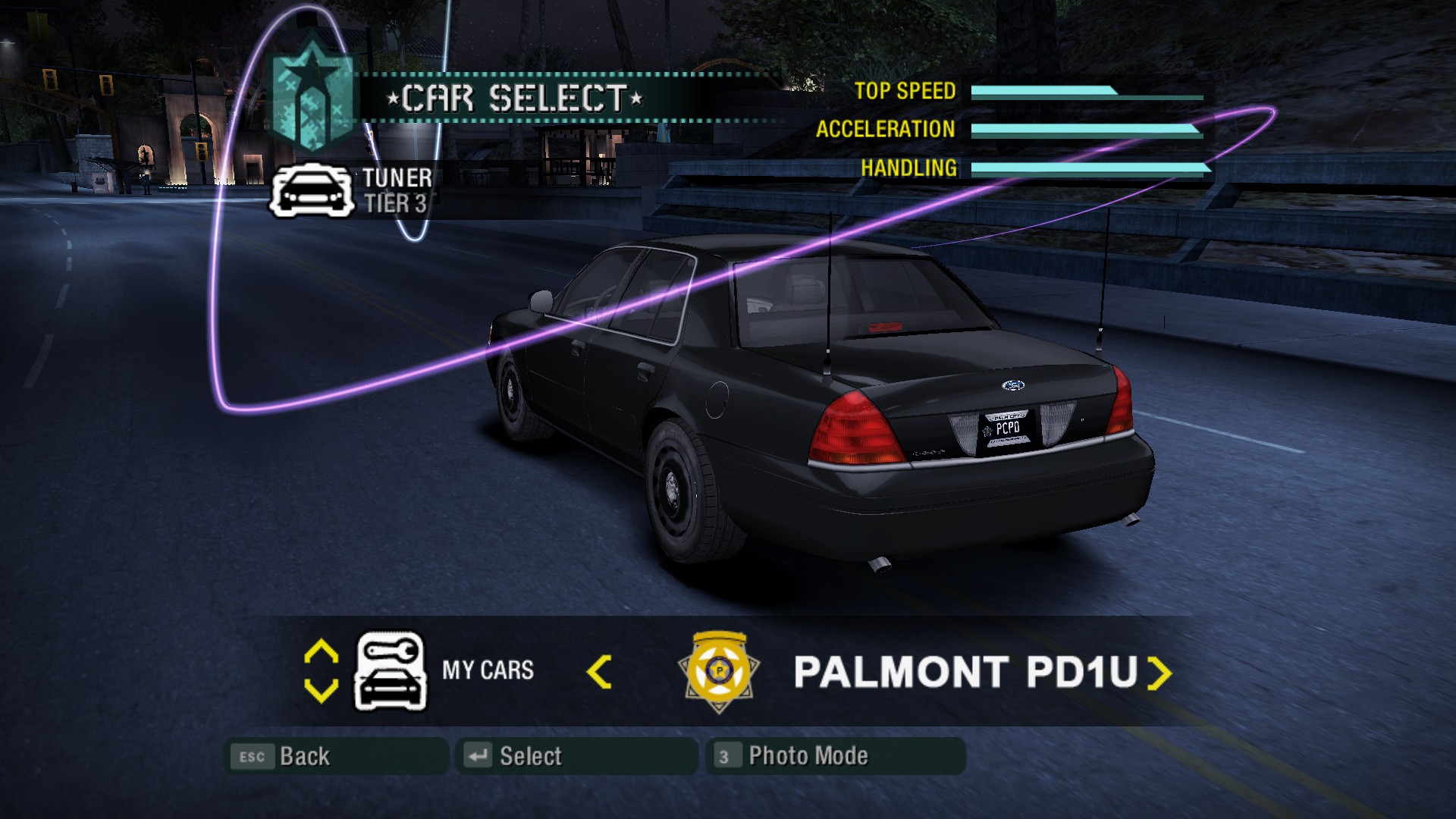Switch category with the up arrow

point(321,651)
